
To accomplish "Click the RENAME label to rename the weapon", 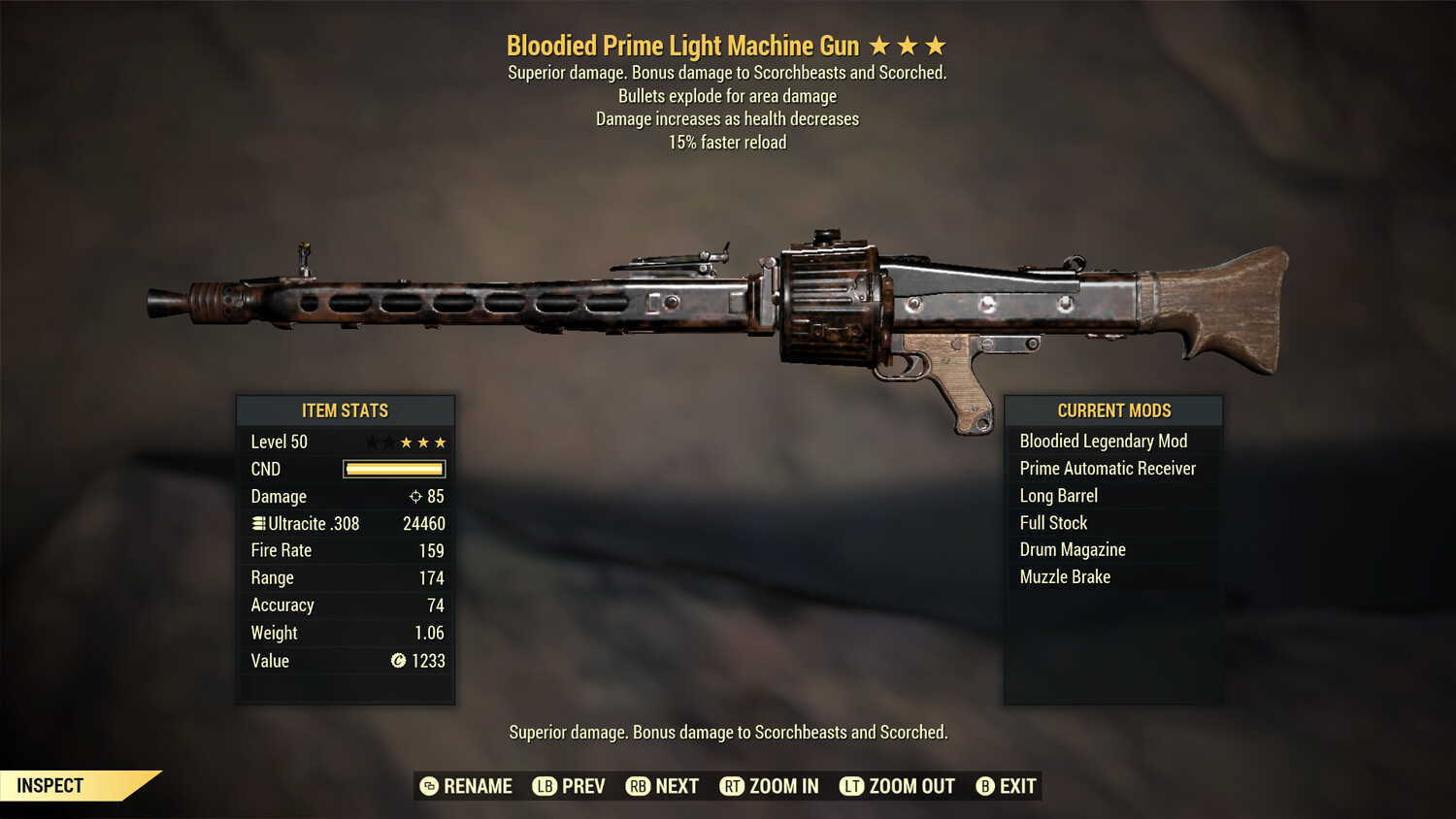I will tap(477, 786).
